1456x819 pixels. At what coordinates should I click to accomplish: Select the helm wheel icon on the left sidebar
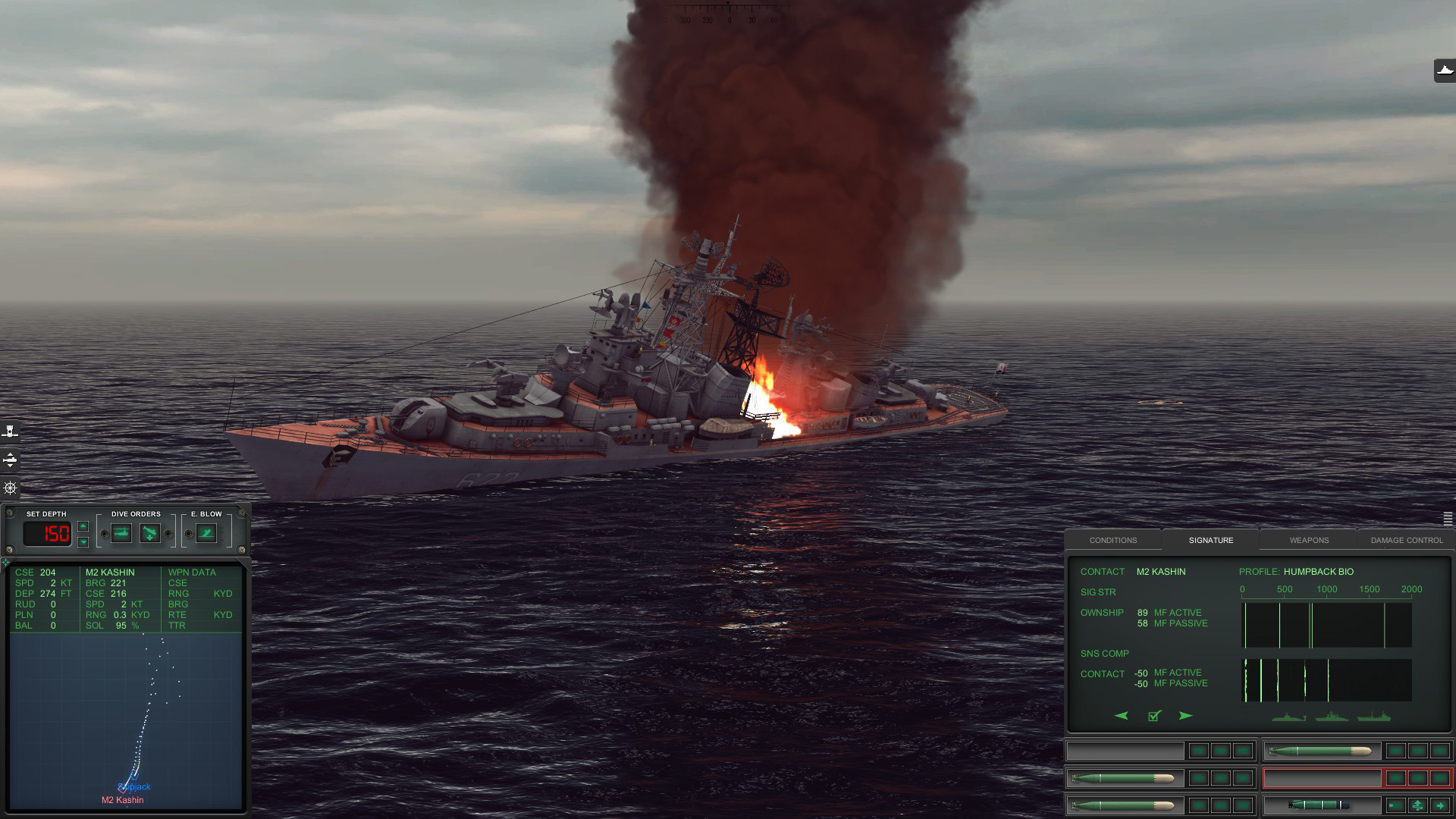click(x=9, y=488)
